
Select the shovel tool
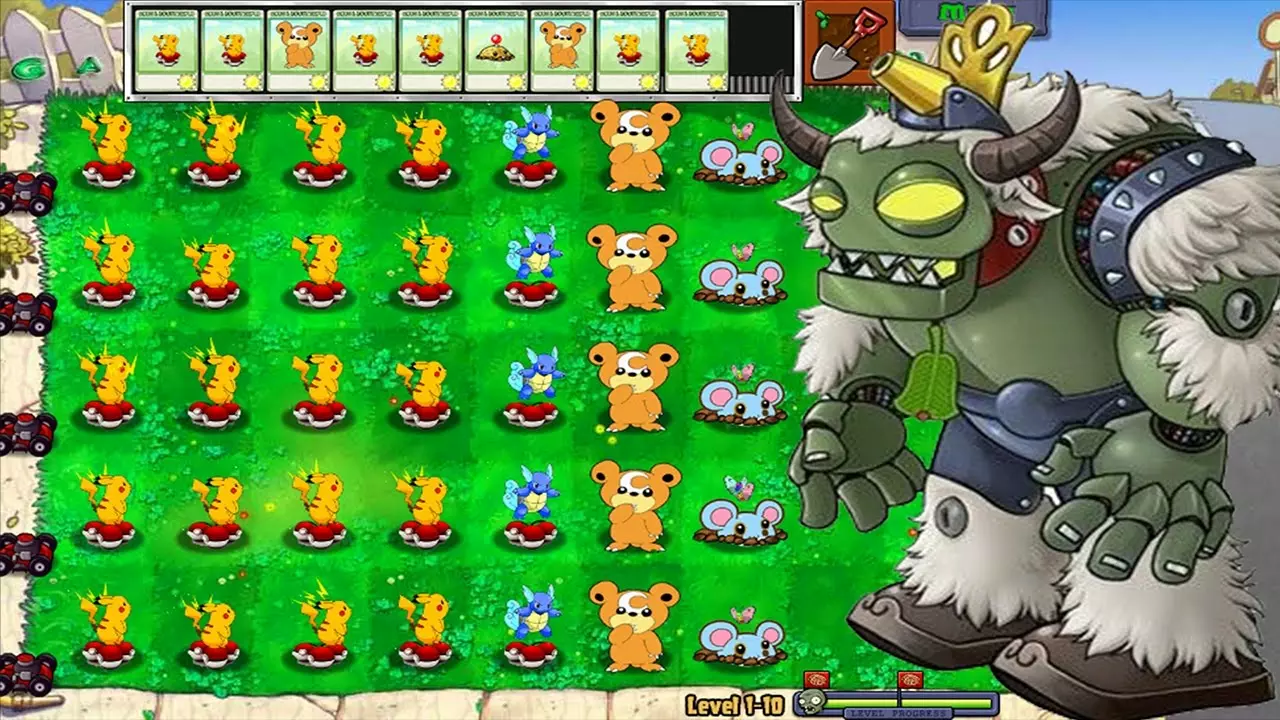click(845, 45)
